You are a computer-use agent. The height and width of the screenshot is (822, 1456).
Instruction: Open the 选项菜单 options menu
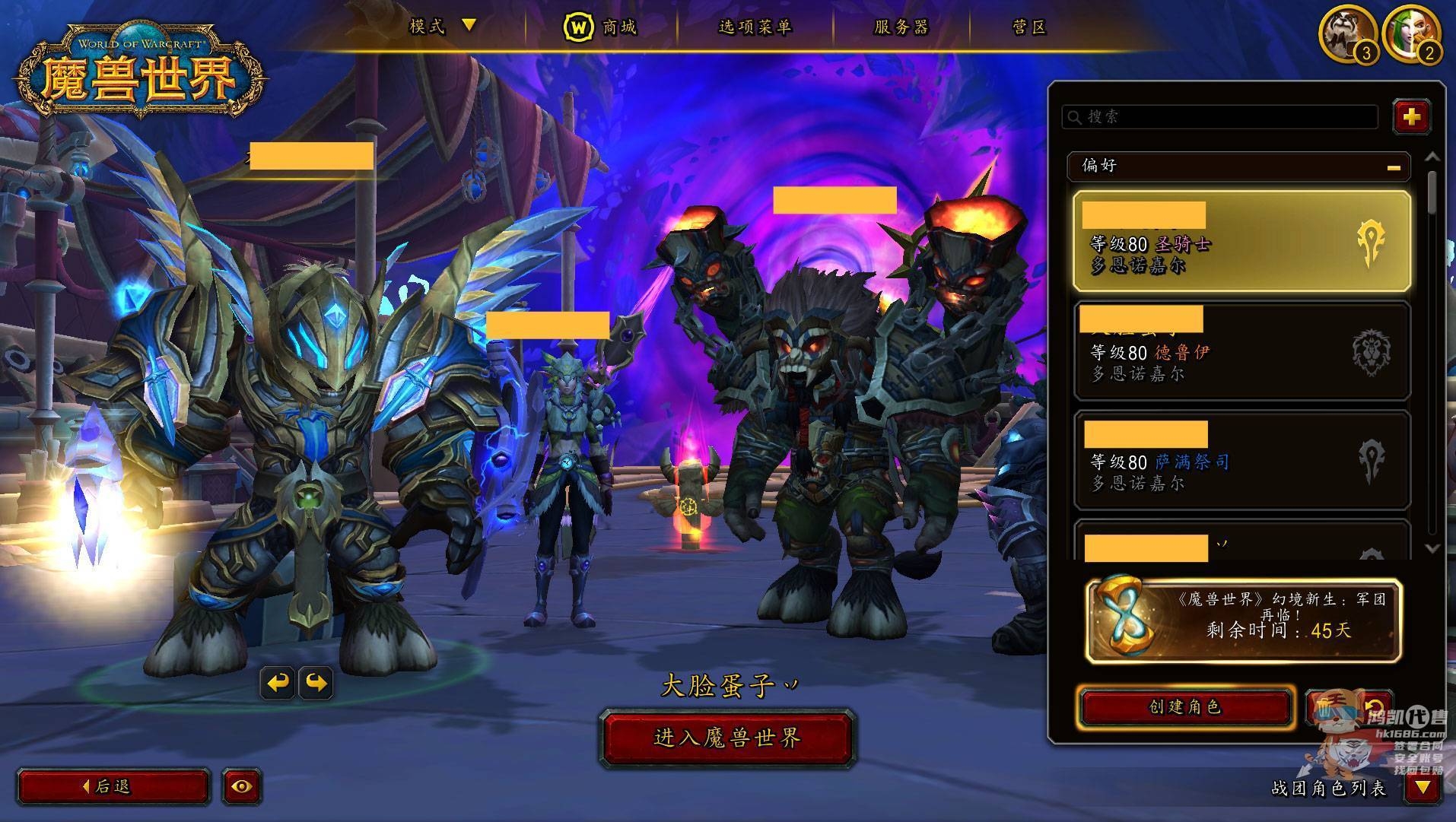click(x=755, y=27)
